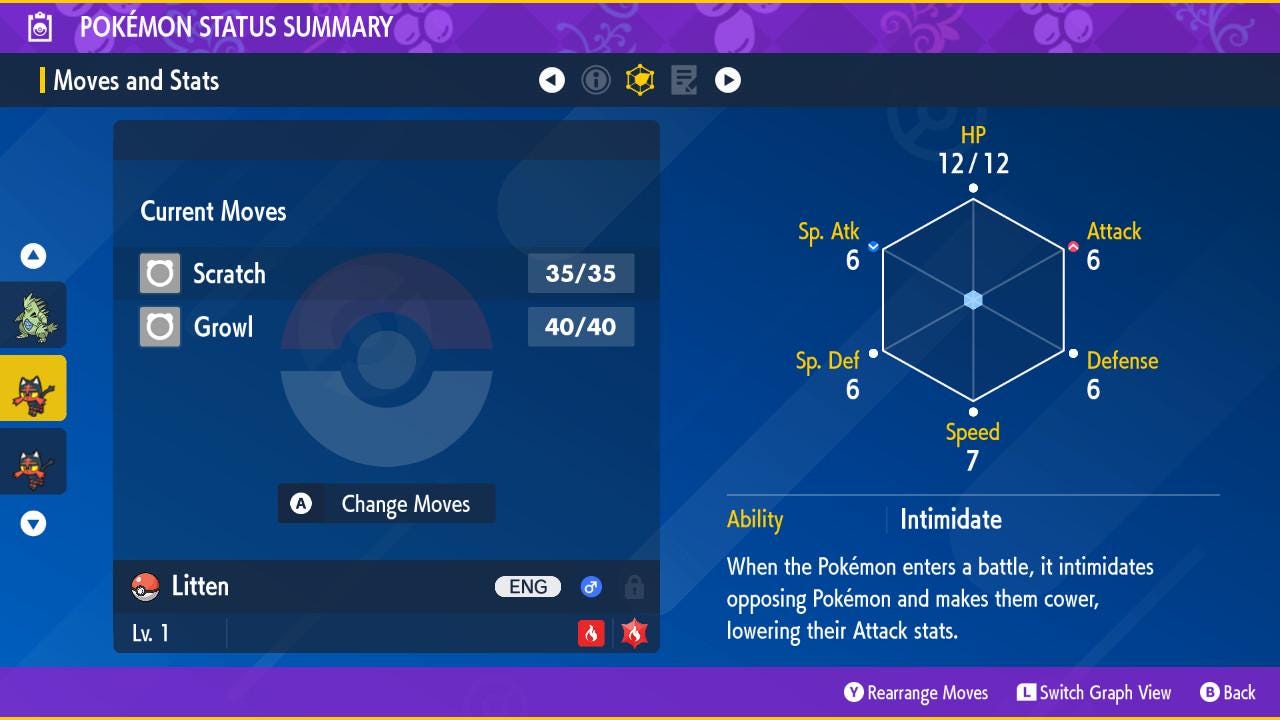1280x720 pixels.
Task: Select the hexagon Moves and Stats tab
Action: (x=640, y=80)
